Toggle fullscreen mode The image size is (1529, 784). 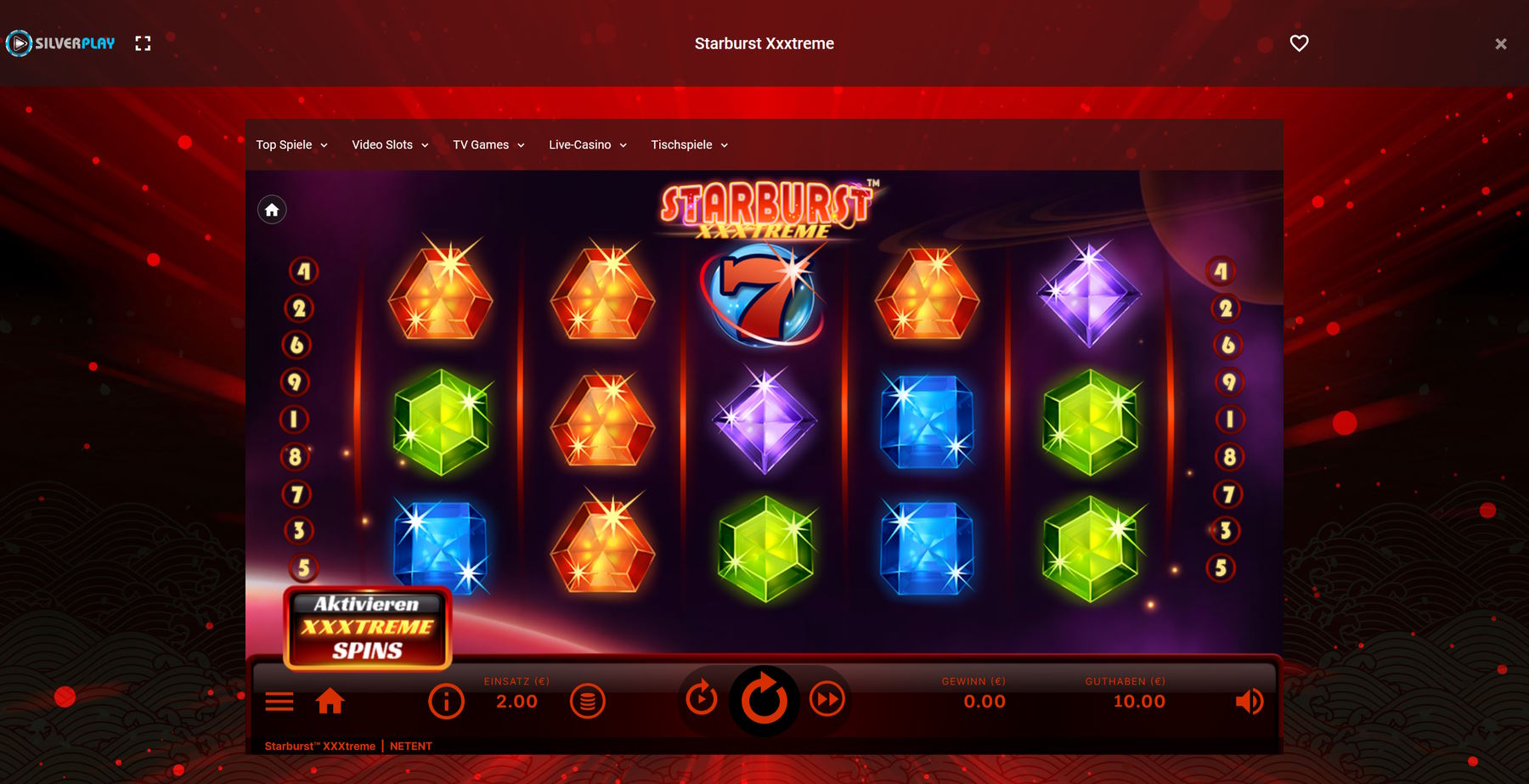point(144,42)
